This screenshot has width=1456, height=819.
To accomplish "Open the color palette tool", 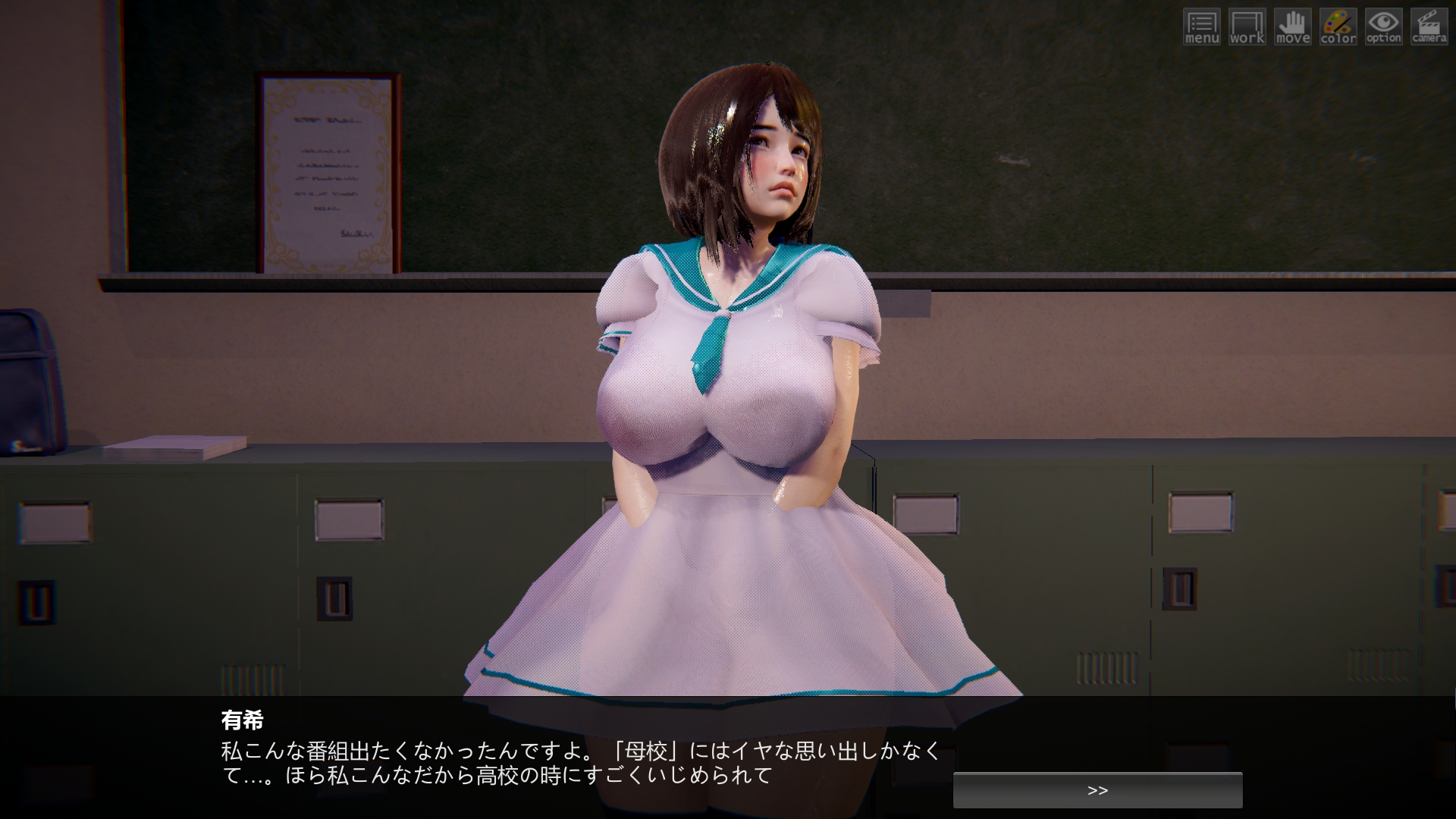I will pos(1338,27).
